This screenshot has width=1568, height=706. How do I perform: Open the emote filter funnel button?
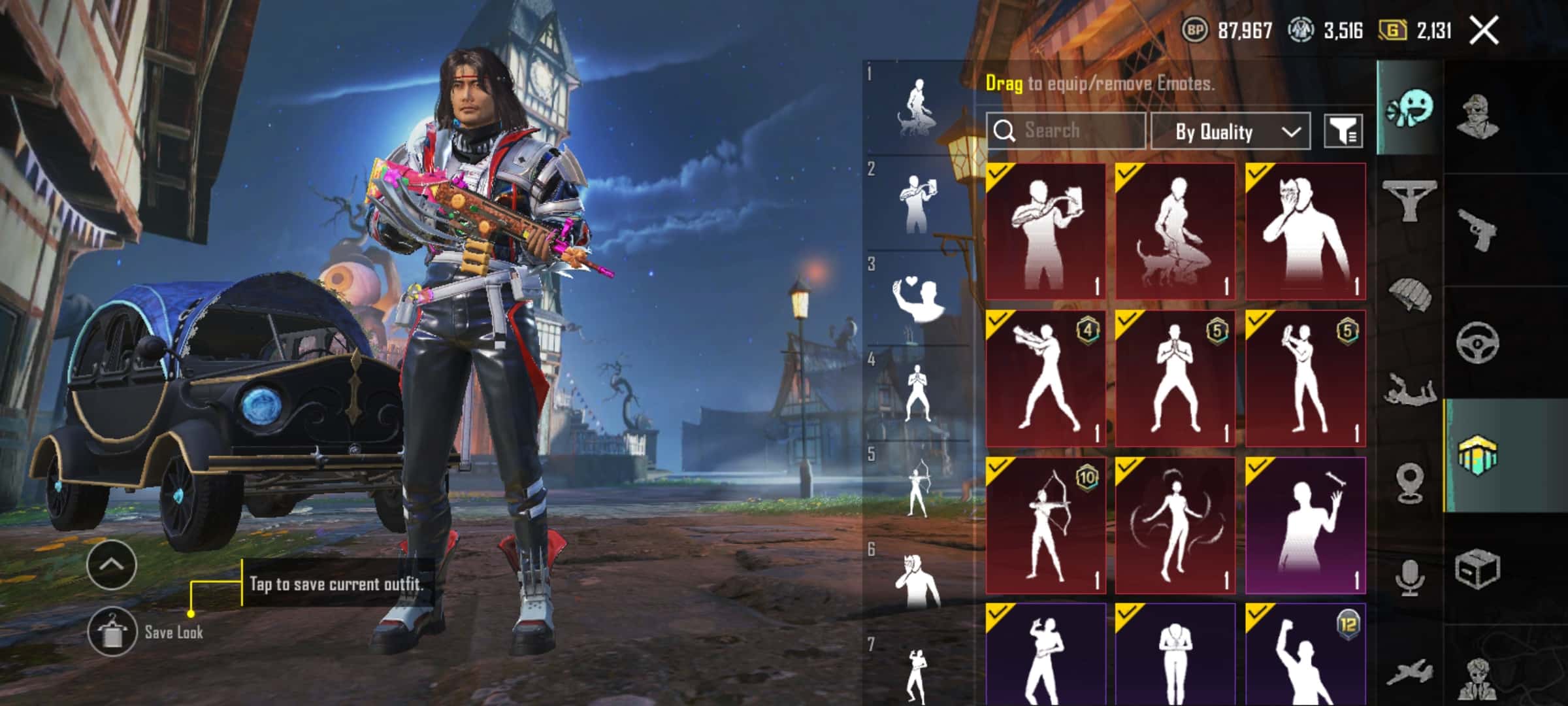pos(1343,131)
